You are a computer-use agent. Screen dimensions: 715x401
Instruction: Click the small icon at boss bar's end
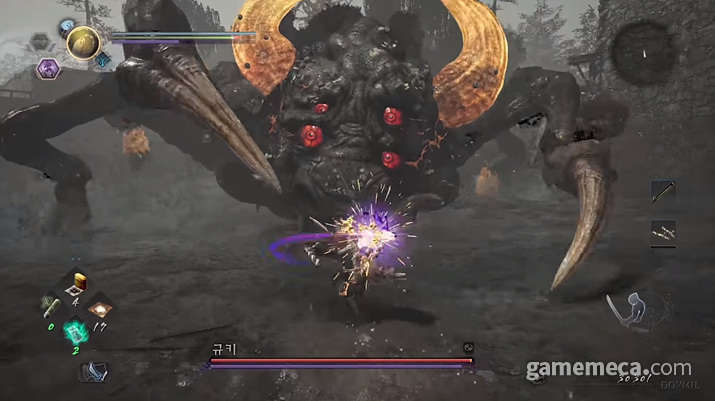467,348
